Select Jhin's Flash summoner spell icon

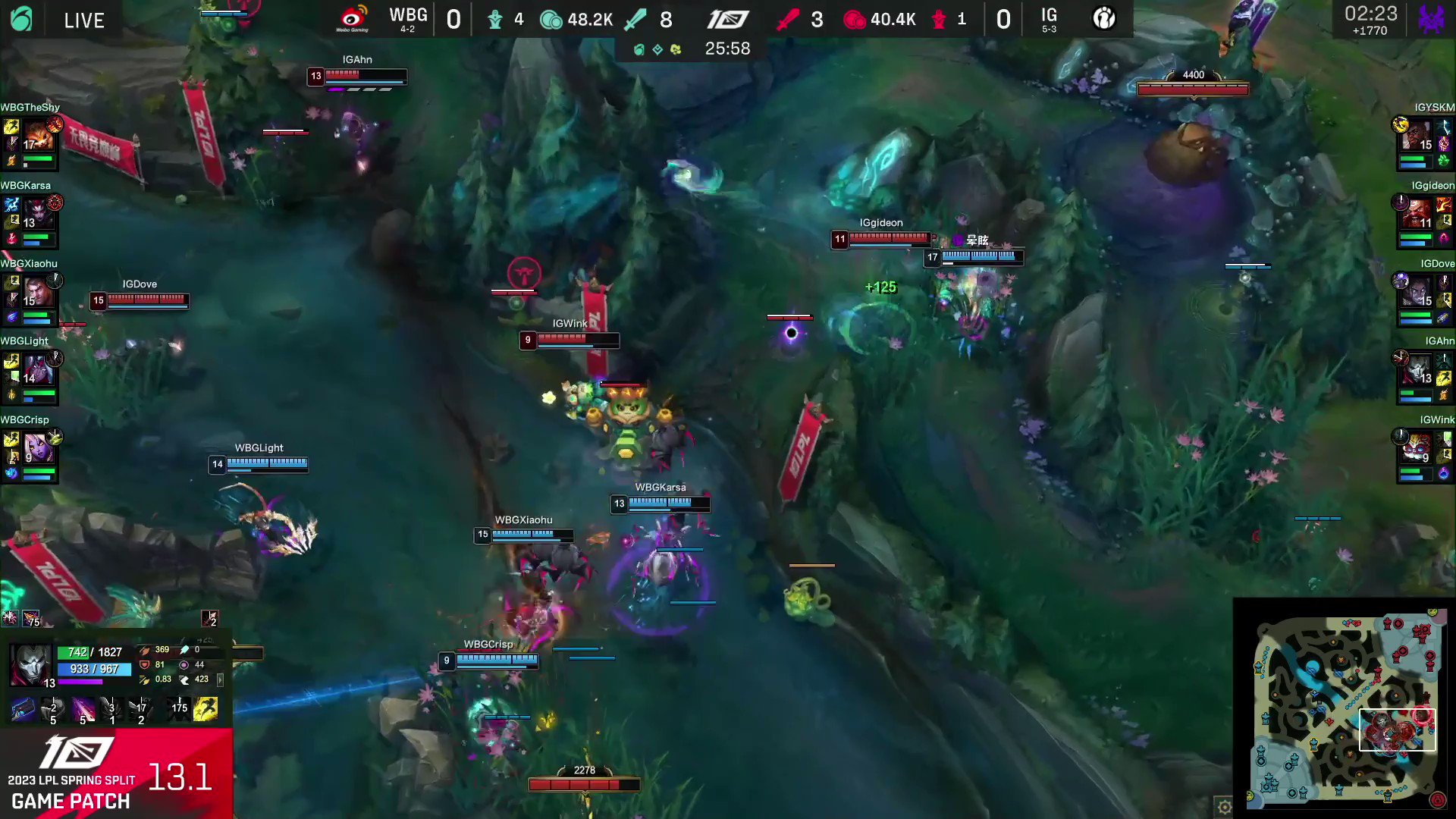pyautogui.click(x=206, y=708)
